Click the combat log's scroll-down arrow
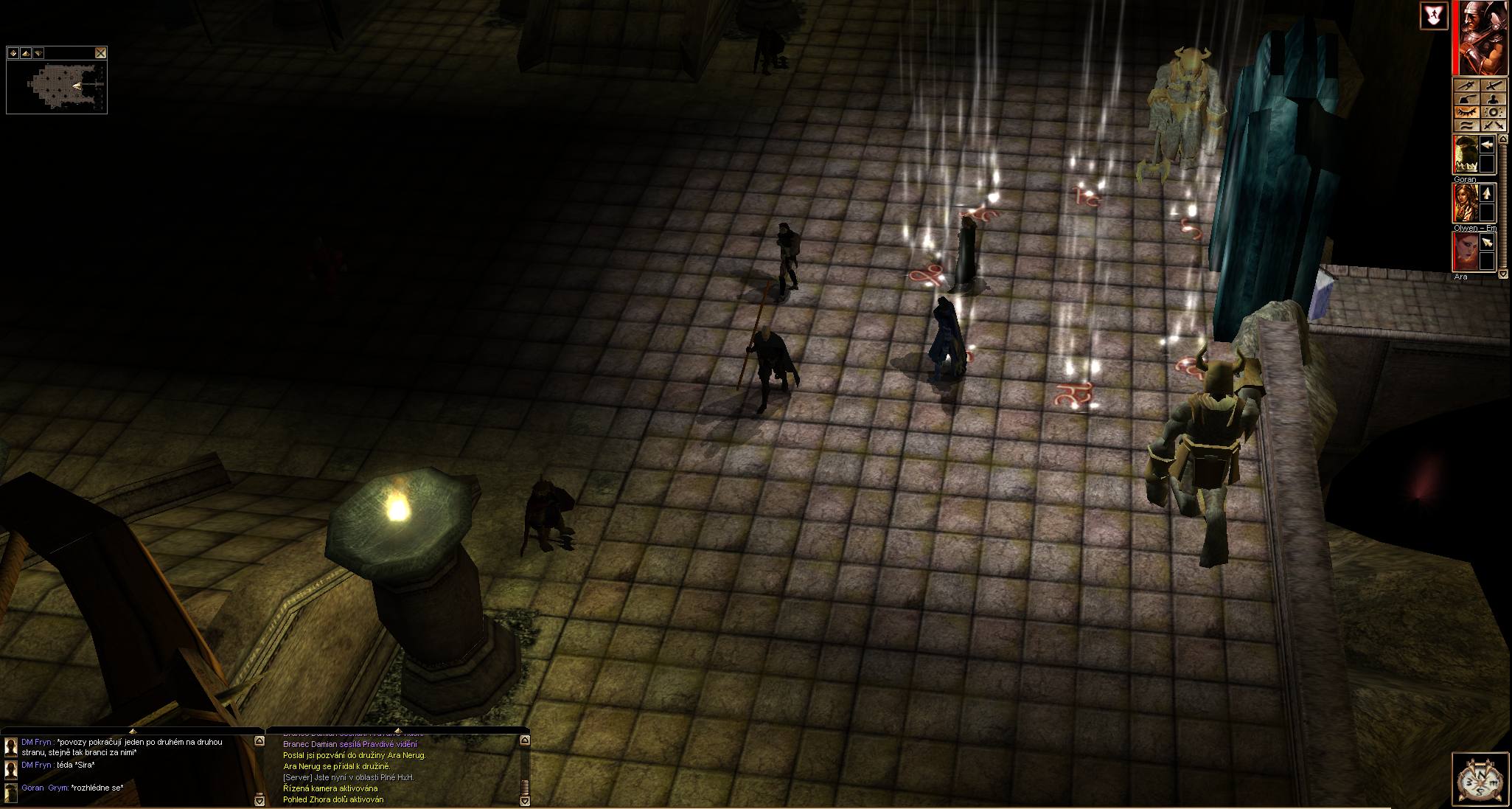The width and height of the screenshot is (1512, 809). [525, 800]
